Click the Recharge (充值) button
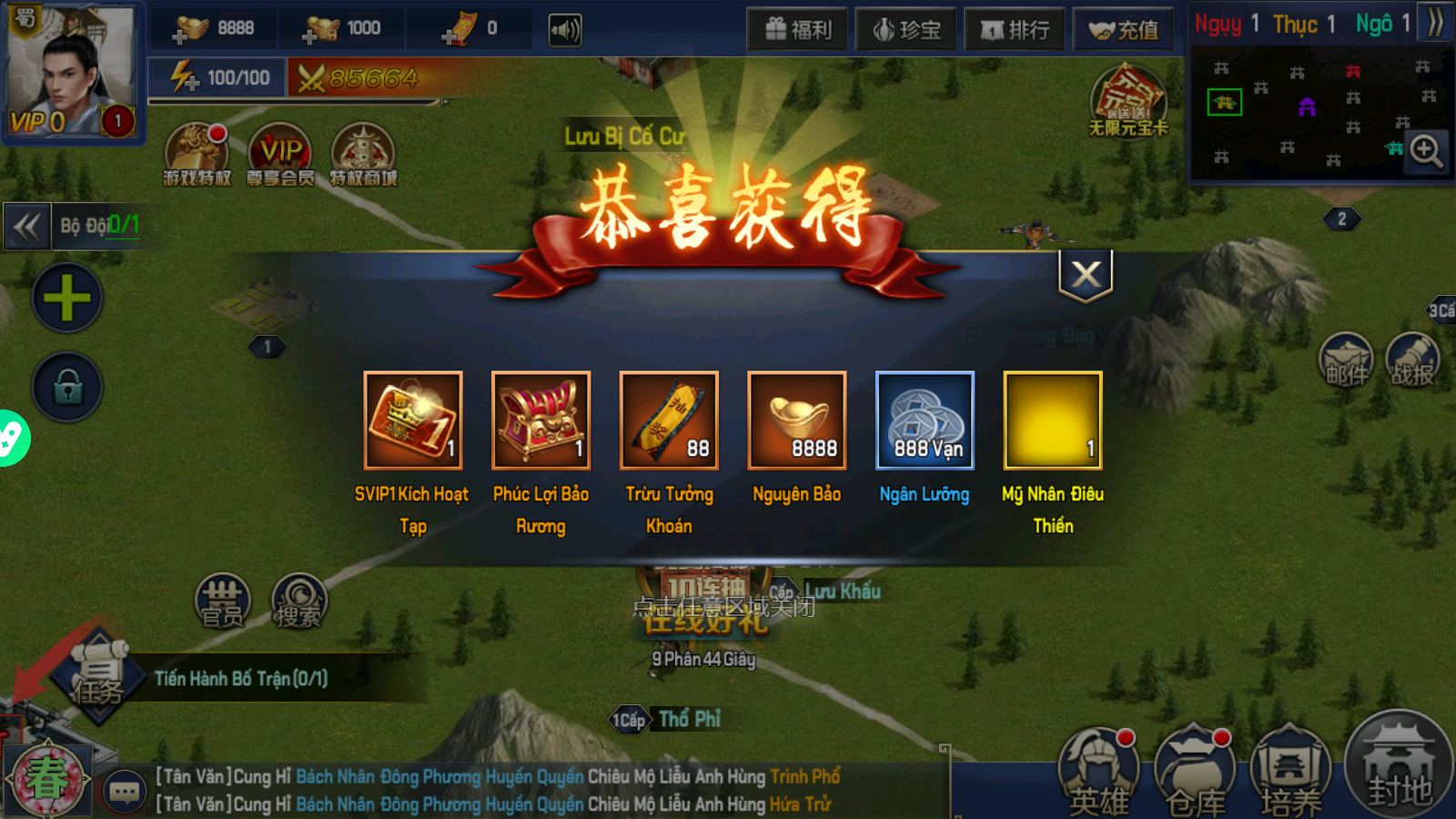Screen dimensions: 1456x819 click(x=1122, y=28)
